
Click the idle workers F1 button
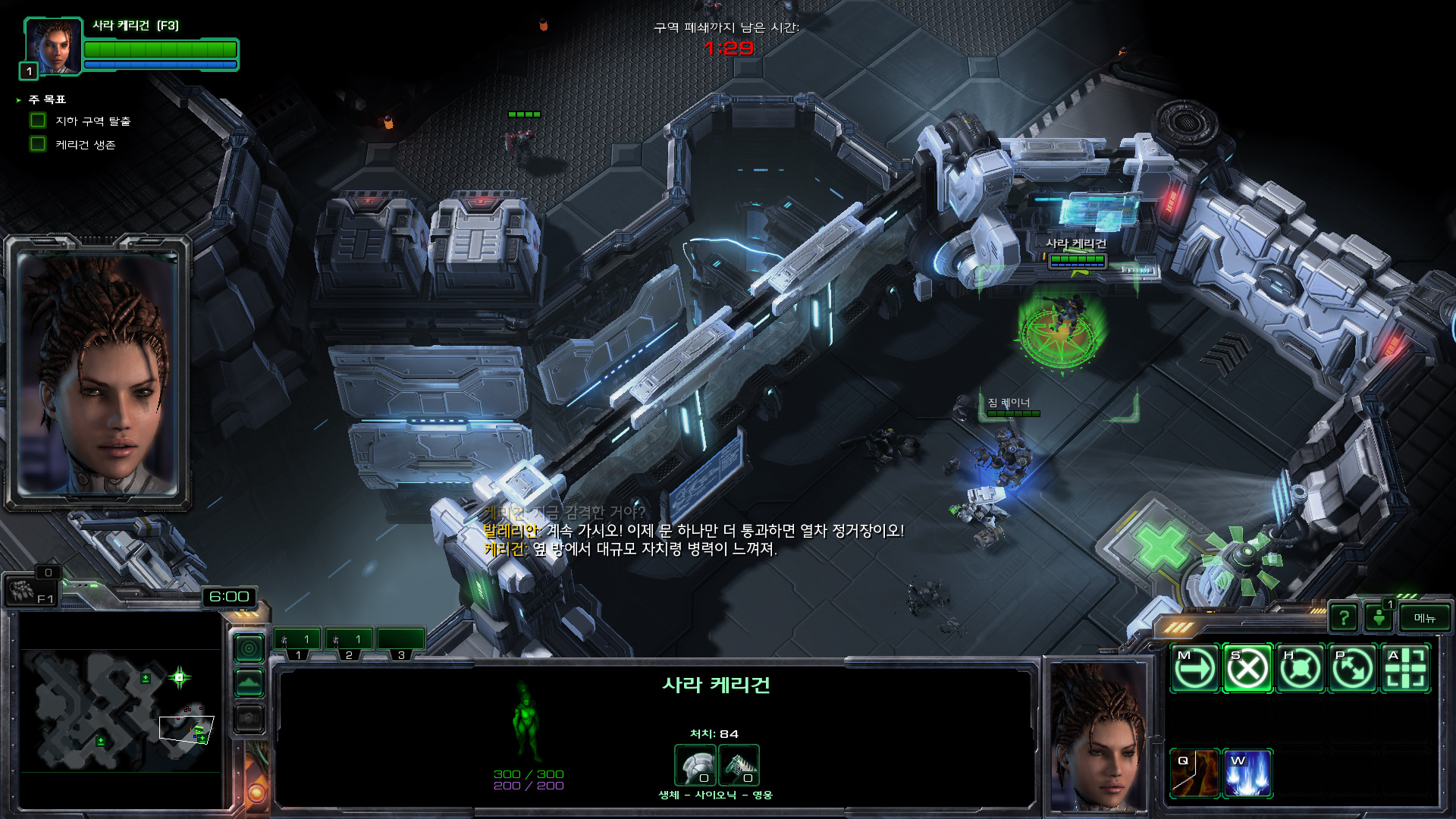pos(30,591)
